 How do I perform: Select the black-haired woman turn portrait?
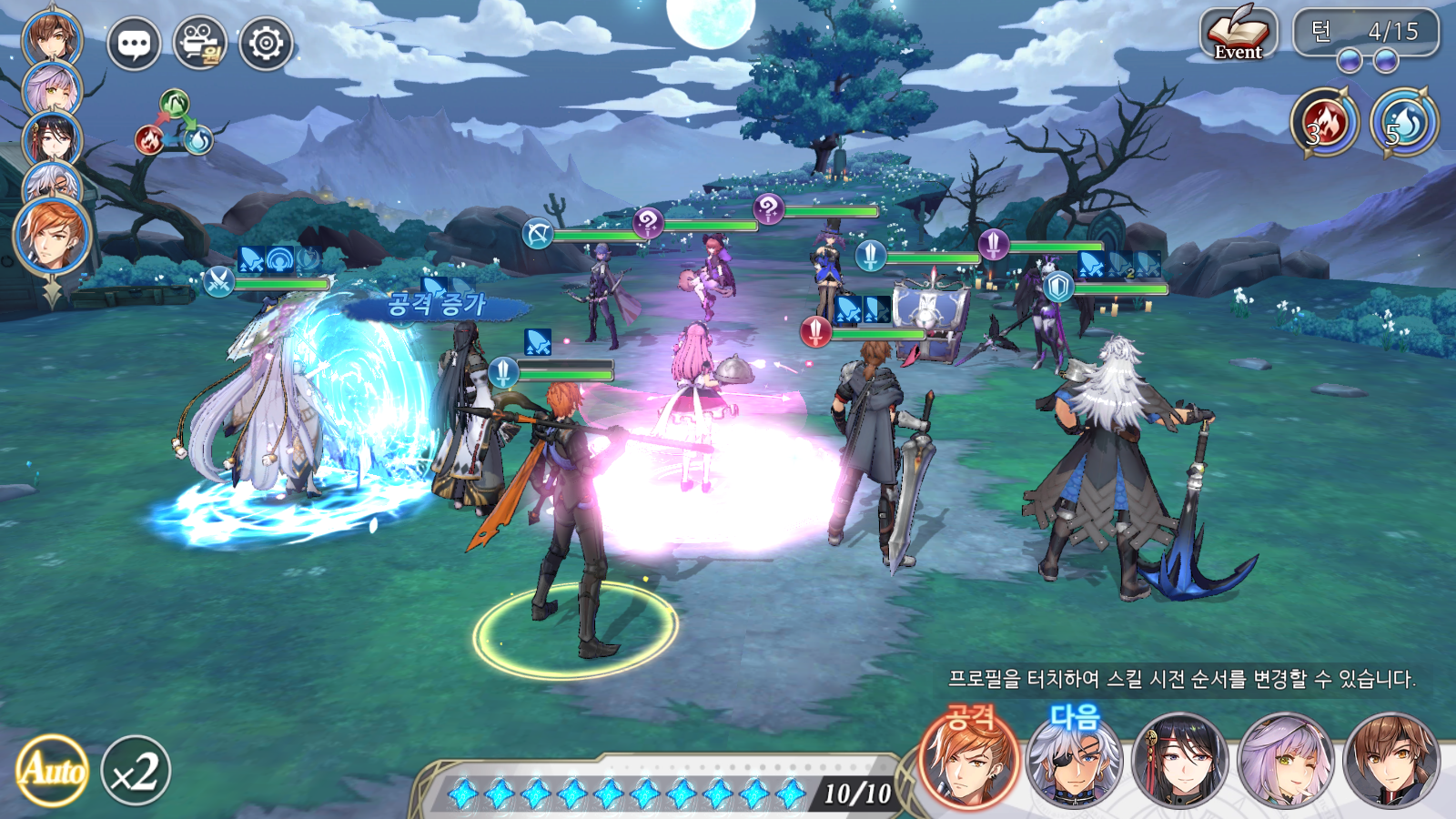point(1180,761)
